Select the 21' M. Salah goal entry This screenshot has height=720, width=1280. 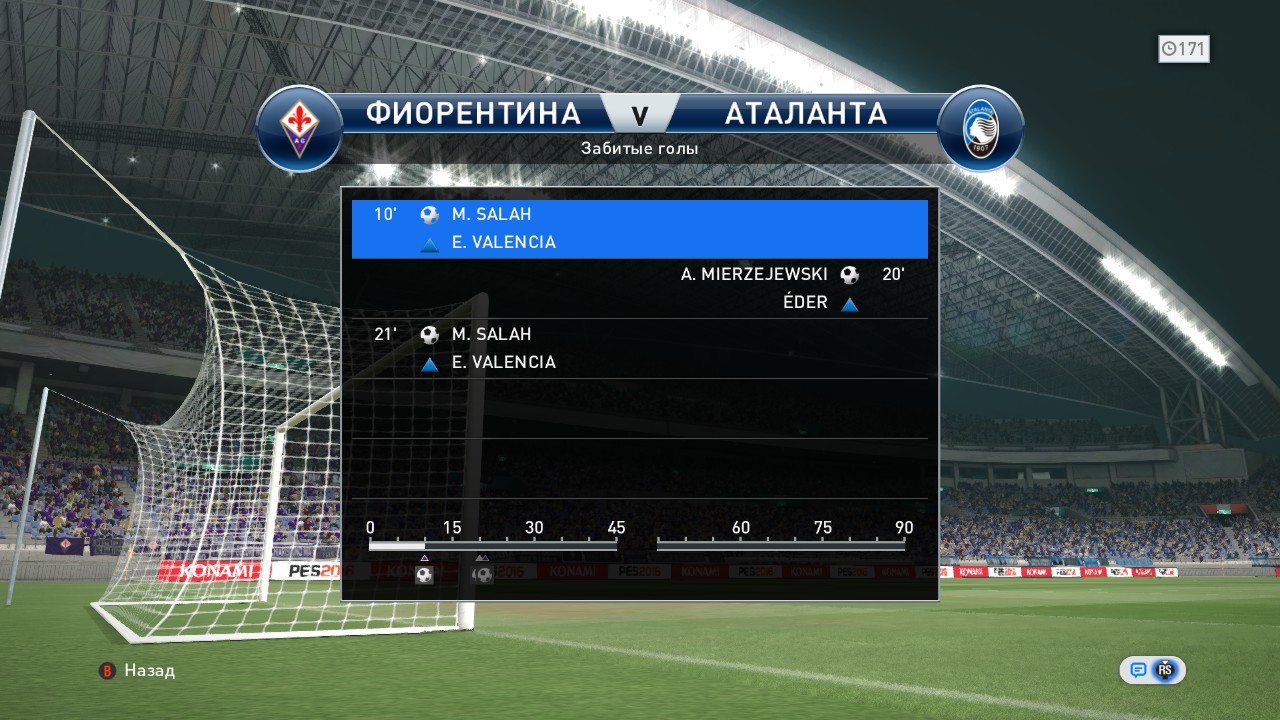pos(639,348)
